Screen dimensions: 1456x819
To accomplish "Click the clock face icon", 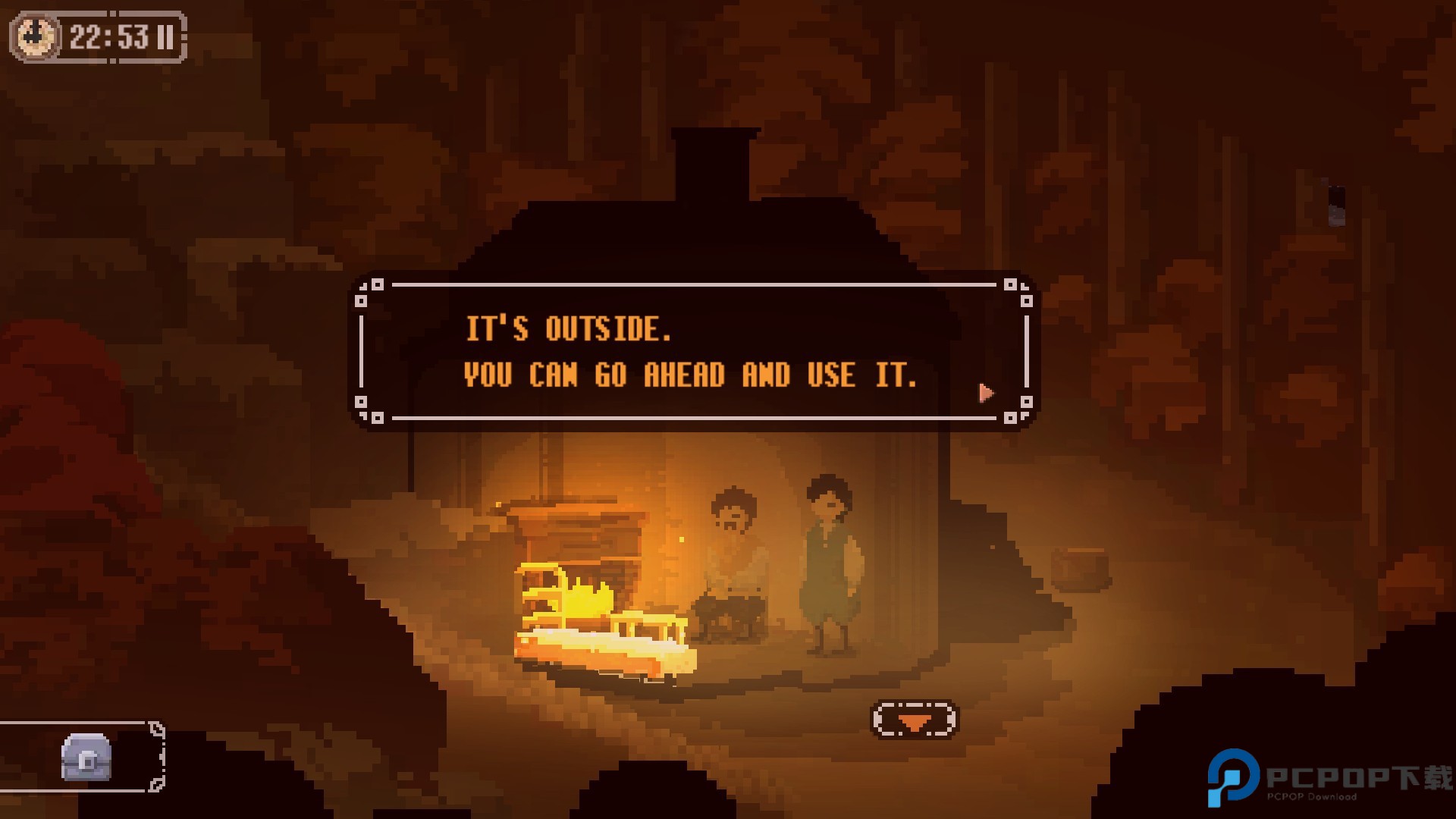I will [35, 37].
